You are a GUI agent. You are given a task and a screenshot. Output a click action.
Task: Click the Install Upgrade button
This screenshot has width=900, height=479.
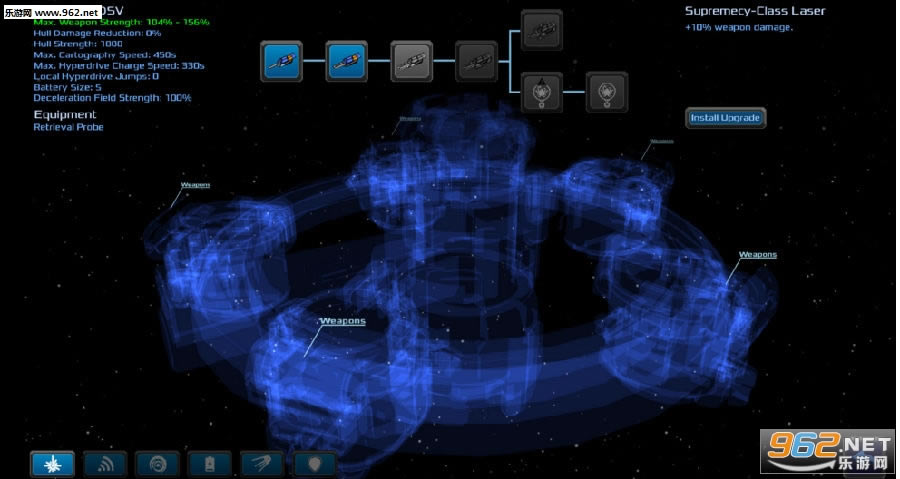coord(725,118)
